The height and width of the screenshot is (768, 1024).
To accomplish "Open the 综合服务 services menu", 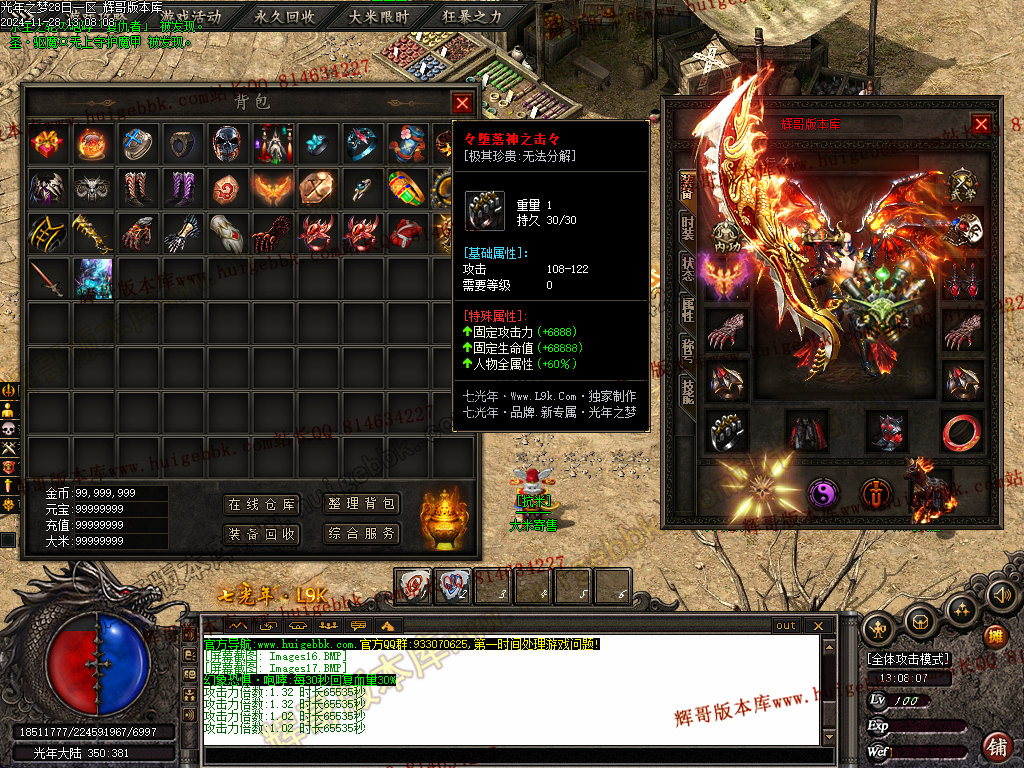I will click(361, 534).
